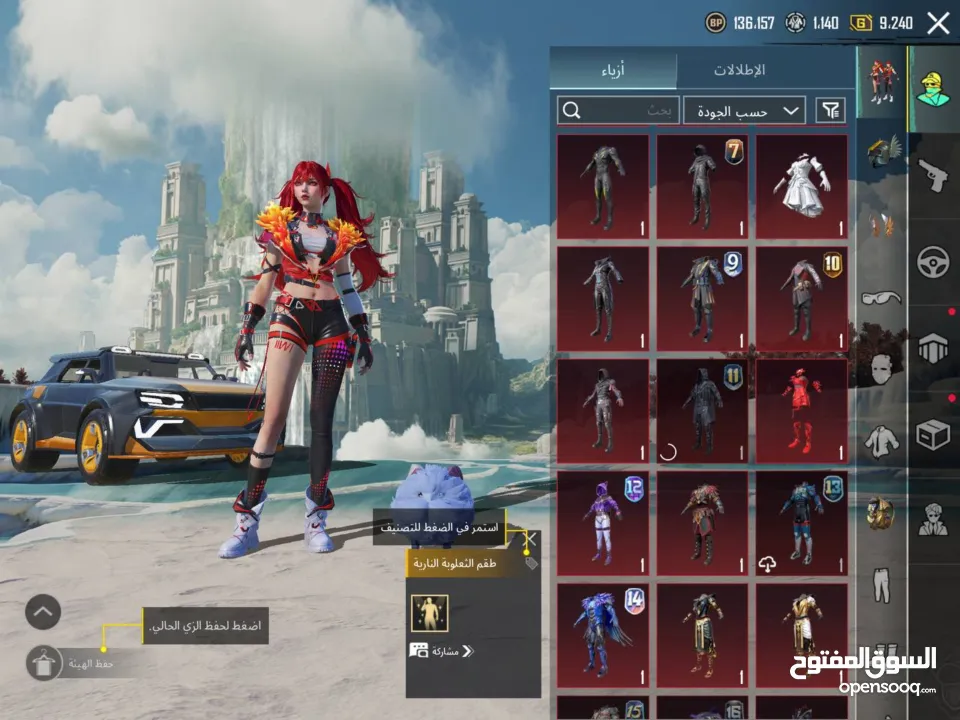Open the outfit filter options
This screenshot has width=960, height=720.
click(x=830, y=110)
